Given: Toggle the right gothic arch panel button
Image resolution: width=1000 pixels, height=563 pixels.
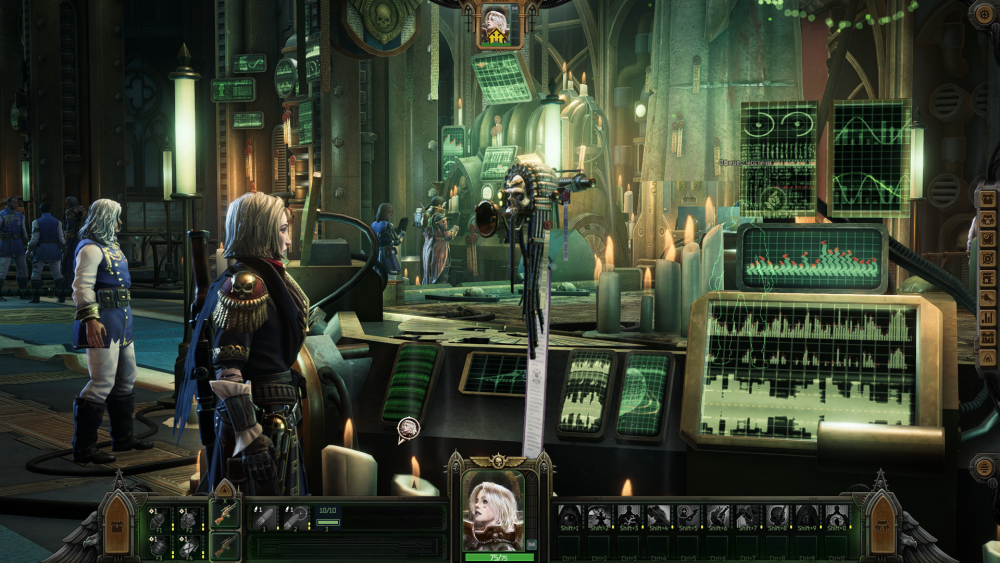Looking at the screenshot, I should pyautogui.click(x=881, y=524).
